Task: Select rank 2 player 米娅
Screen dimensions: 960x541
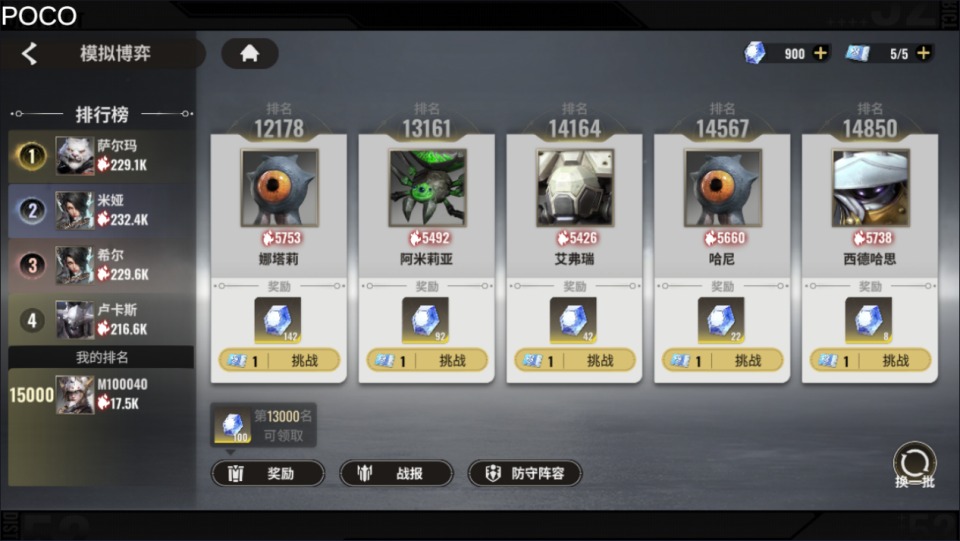Action: (x=100, y=210)
